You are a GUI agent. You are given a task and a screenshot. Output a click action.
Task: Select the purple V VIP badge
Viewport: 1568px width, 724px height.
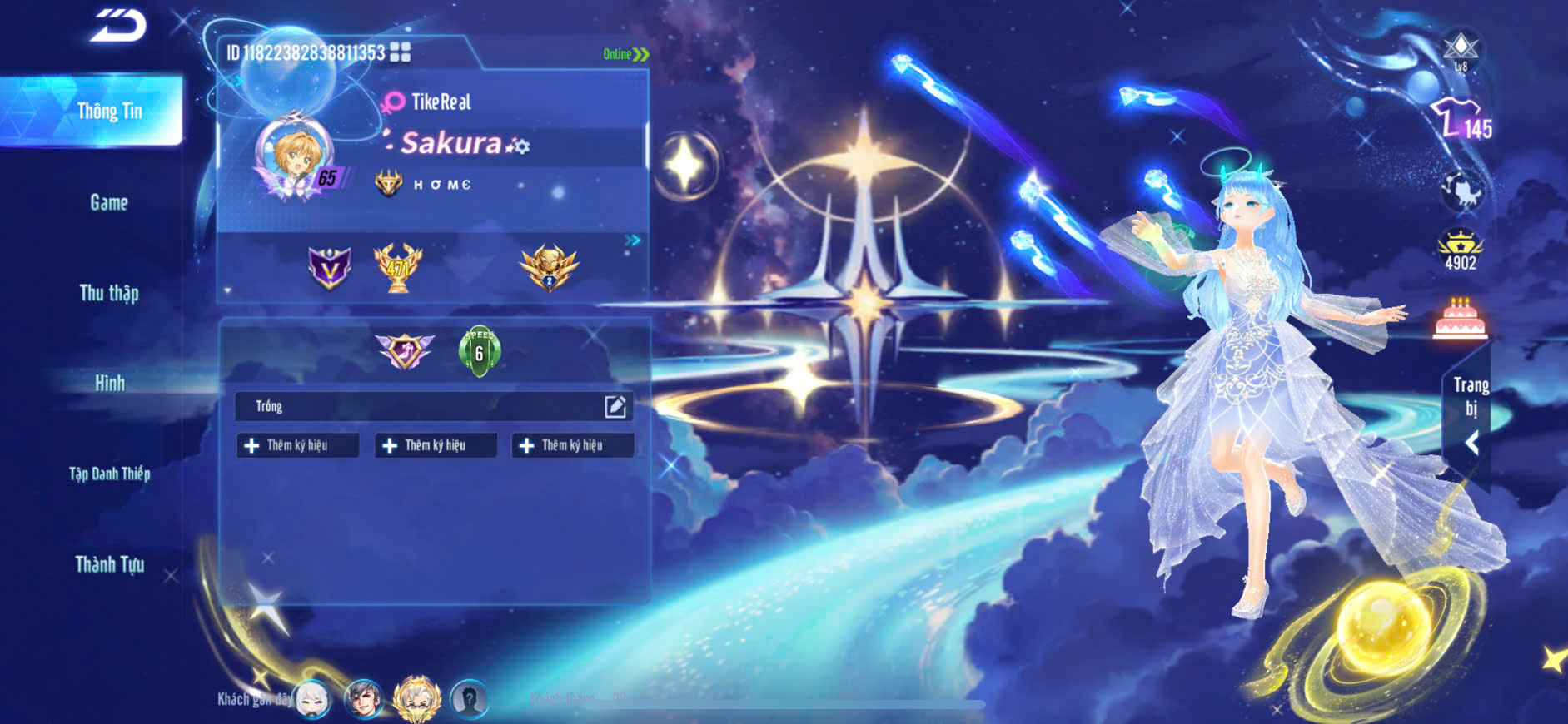330,268
